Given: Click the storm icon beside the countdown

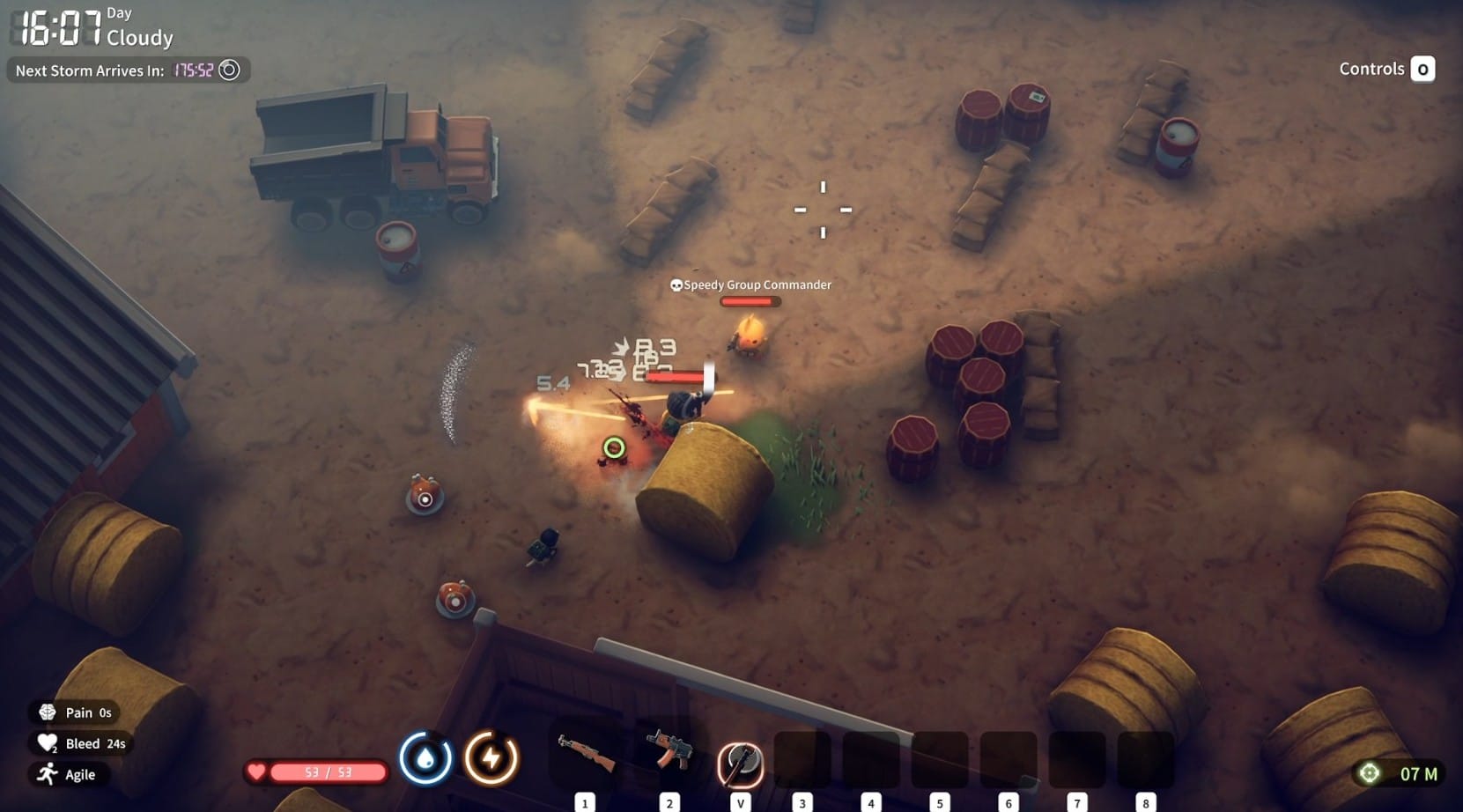Looking at the screenshot, I should tap(229, 70).
